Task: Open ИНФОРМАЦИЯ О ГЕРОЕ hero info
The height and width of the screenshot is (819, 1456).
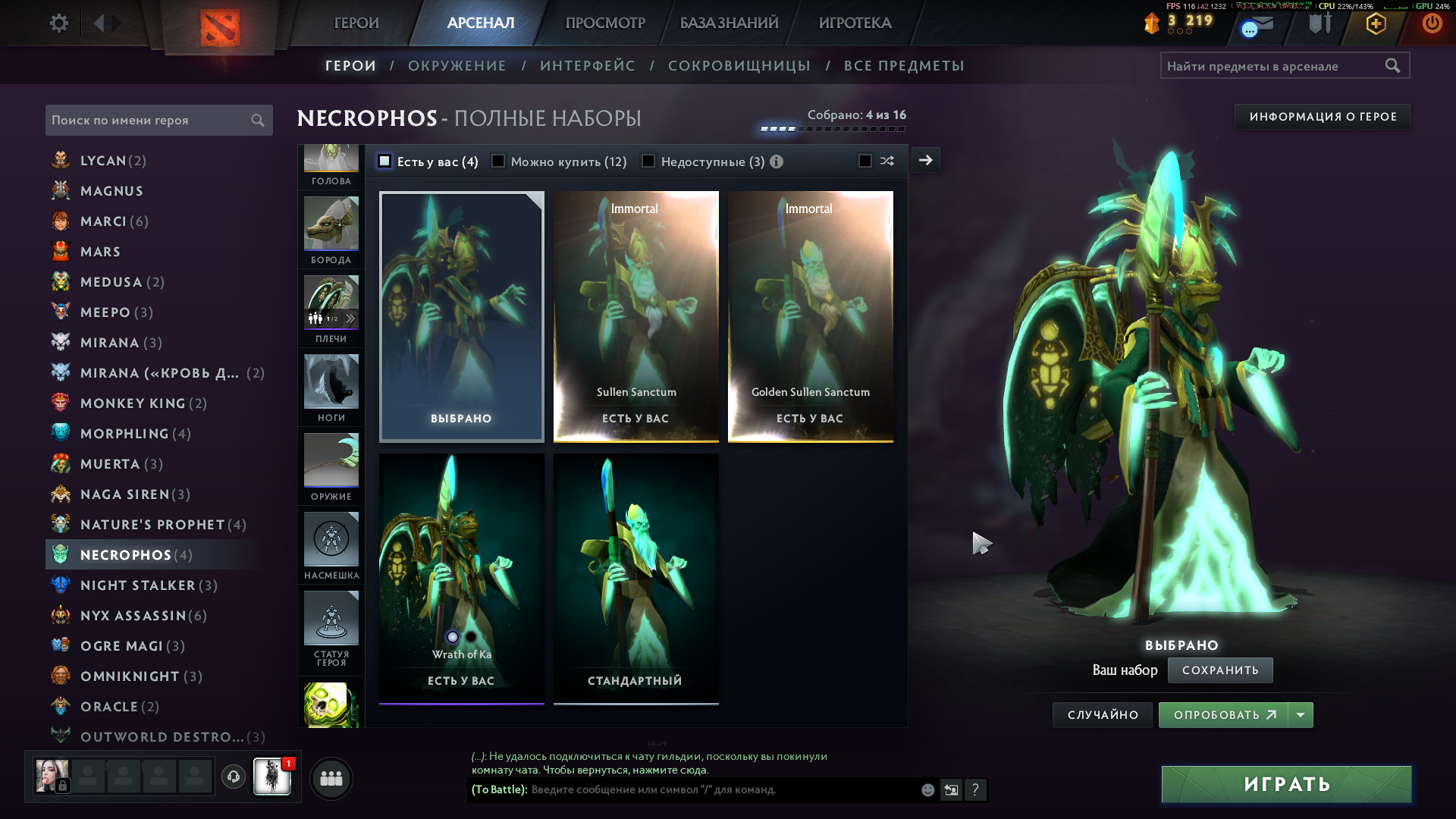Action: coord(1323,117)
